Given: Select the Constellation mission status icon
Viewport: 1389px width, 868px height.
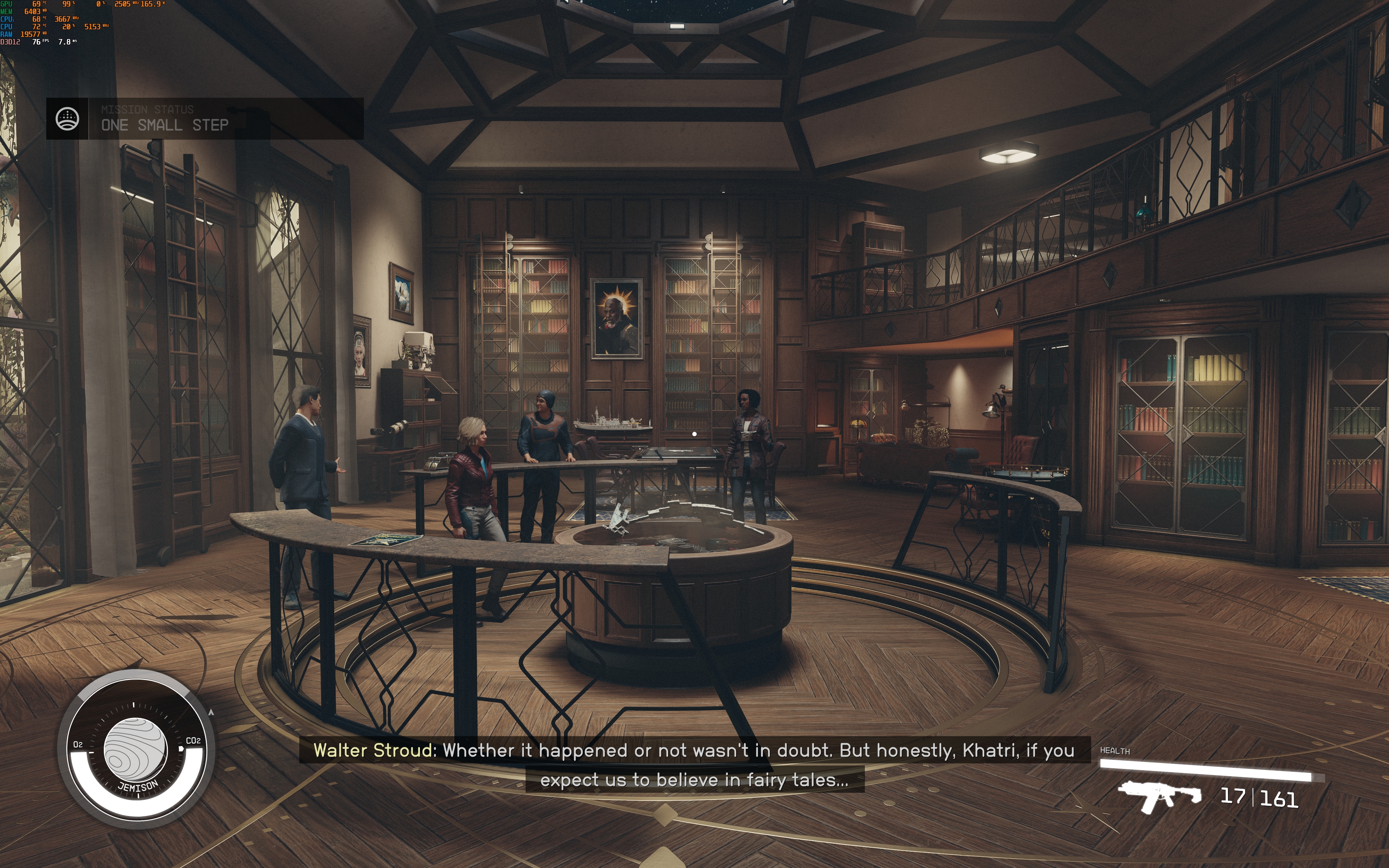Looking at the screenshot, I should (67, 119).
